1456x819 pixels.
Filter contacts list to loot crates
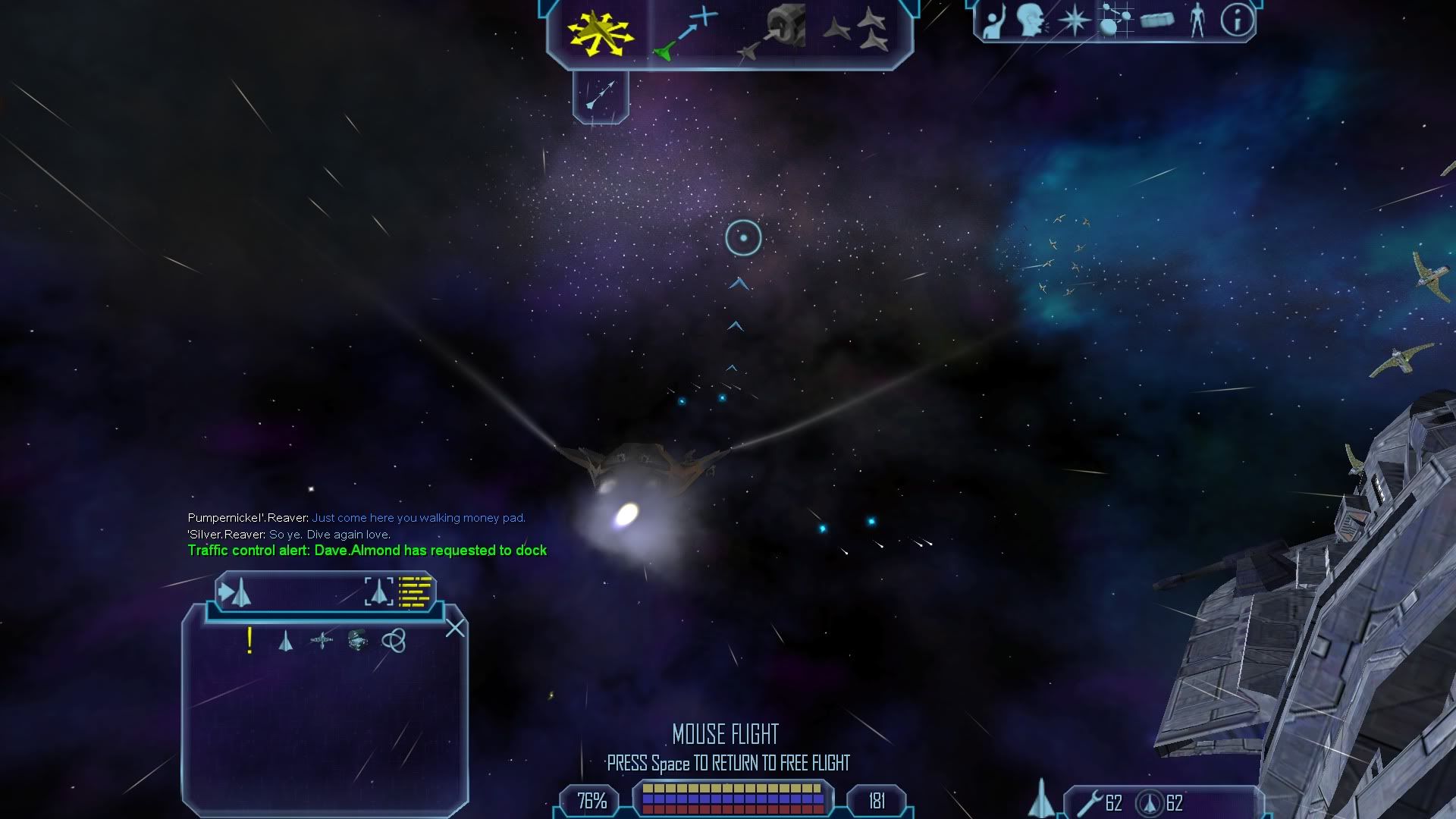357,641
